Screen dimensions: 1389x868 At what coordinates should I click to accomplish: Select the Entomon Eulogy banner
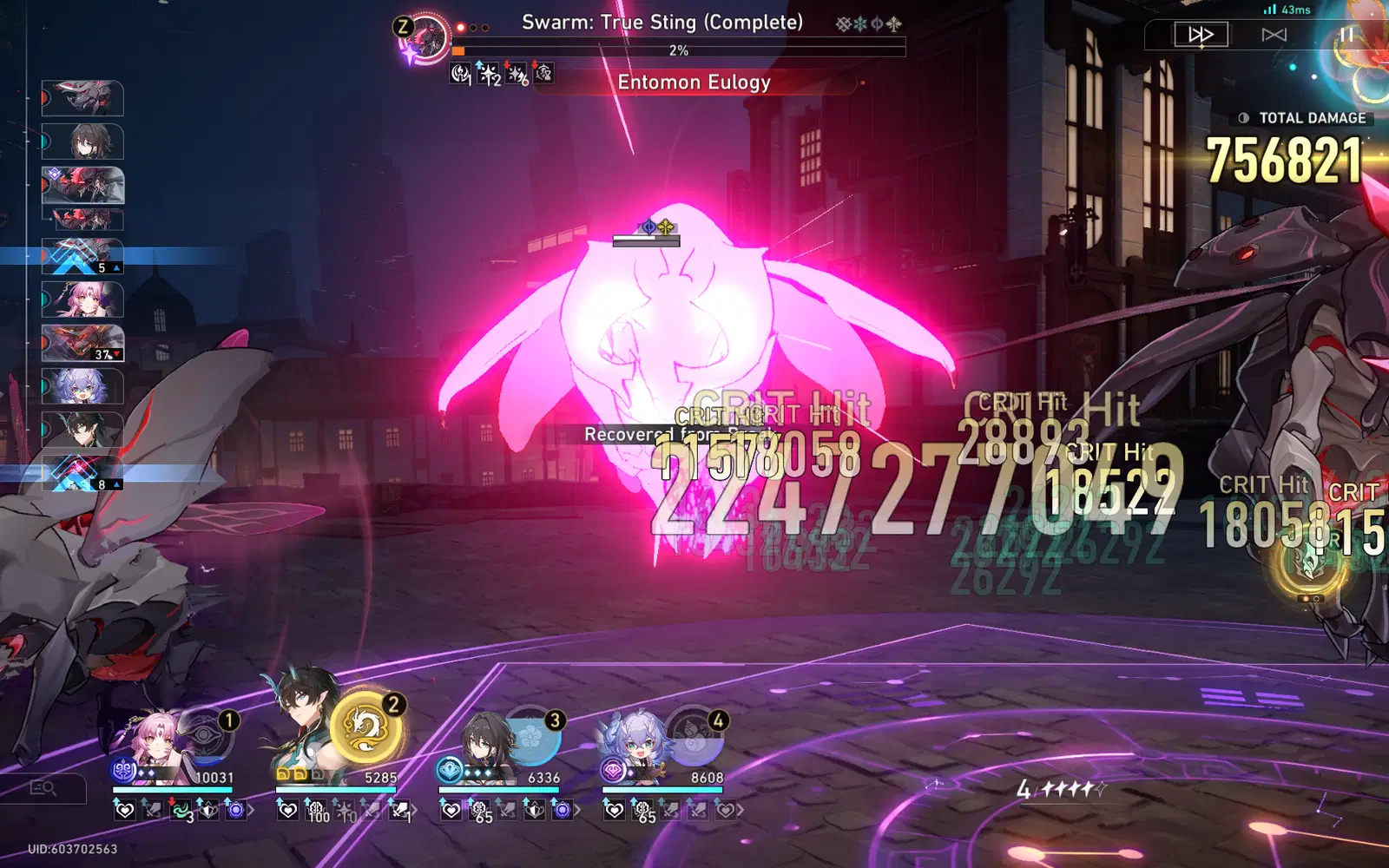(x=693, y=82)
